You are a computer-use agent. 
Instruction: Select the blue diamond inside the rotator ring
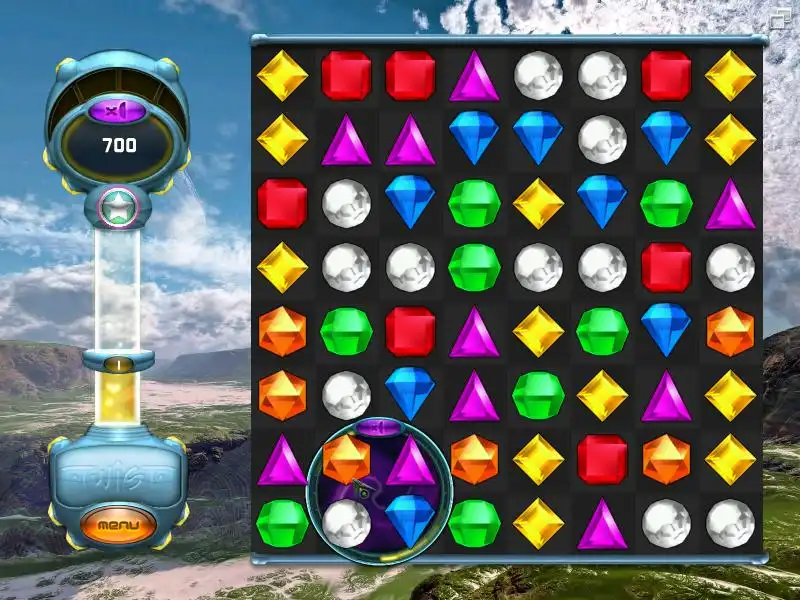pyautogui.click(x=410, y=521)
